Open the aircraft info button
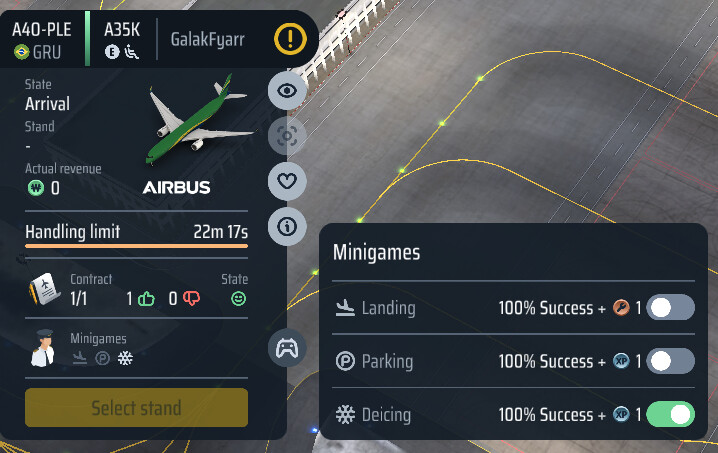The width and height of the screenshot is (718, 453). [x=288, y=227]
